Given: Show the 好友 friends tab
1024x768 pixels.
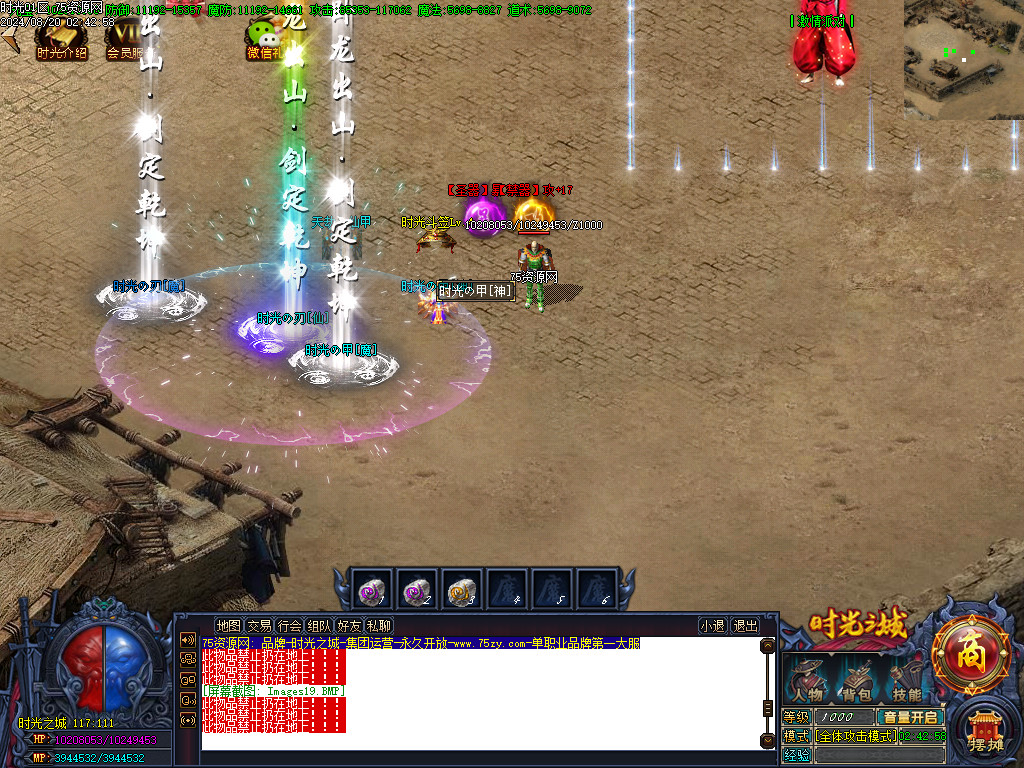Looking at the screenshot, I should pyautogui.click(x=349, y=626).
